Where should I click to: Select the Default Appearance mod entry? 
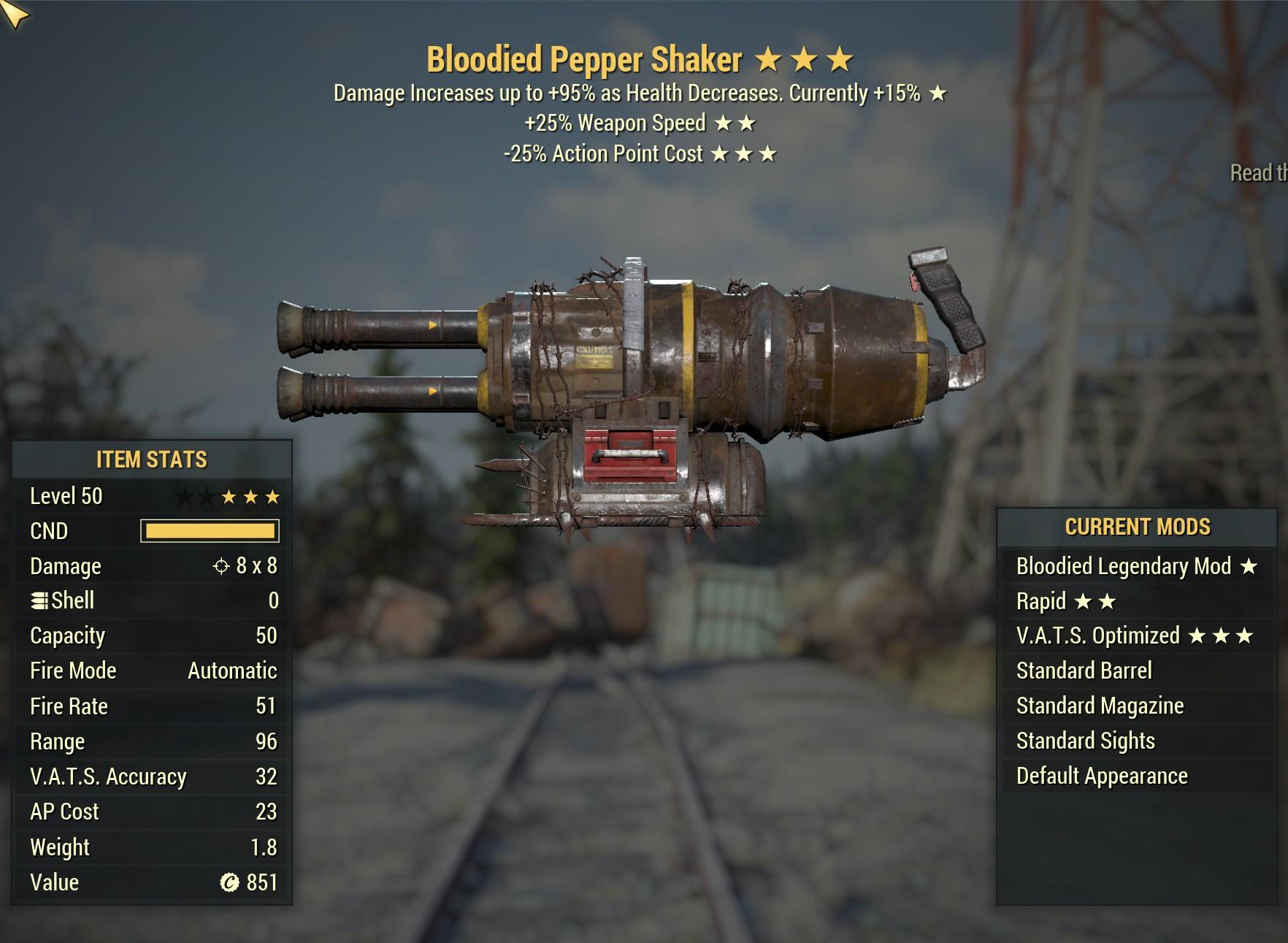click(1101, 775)
